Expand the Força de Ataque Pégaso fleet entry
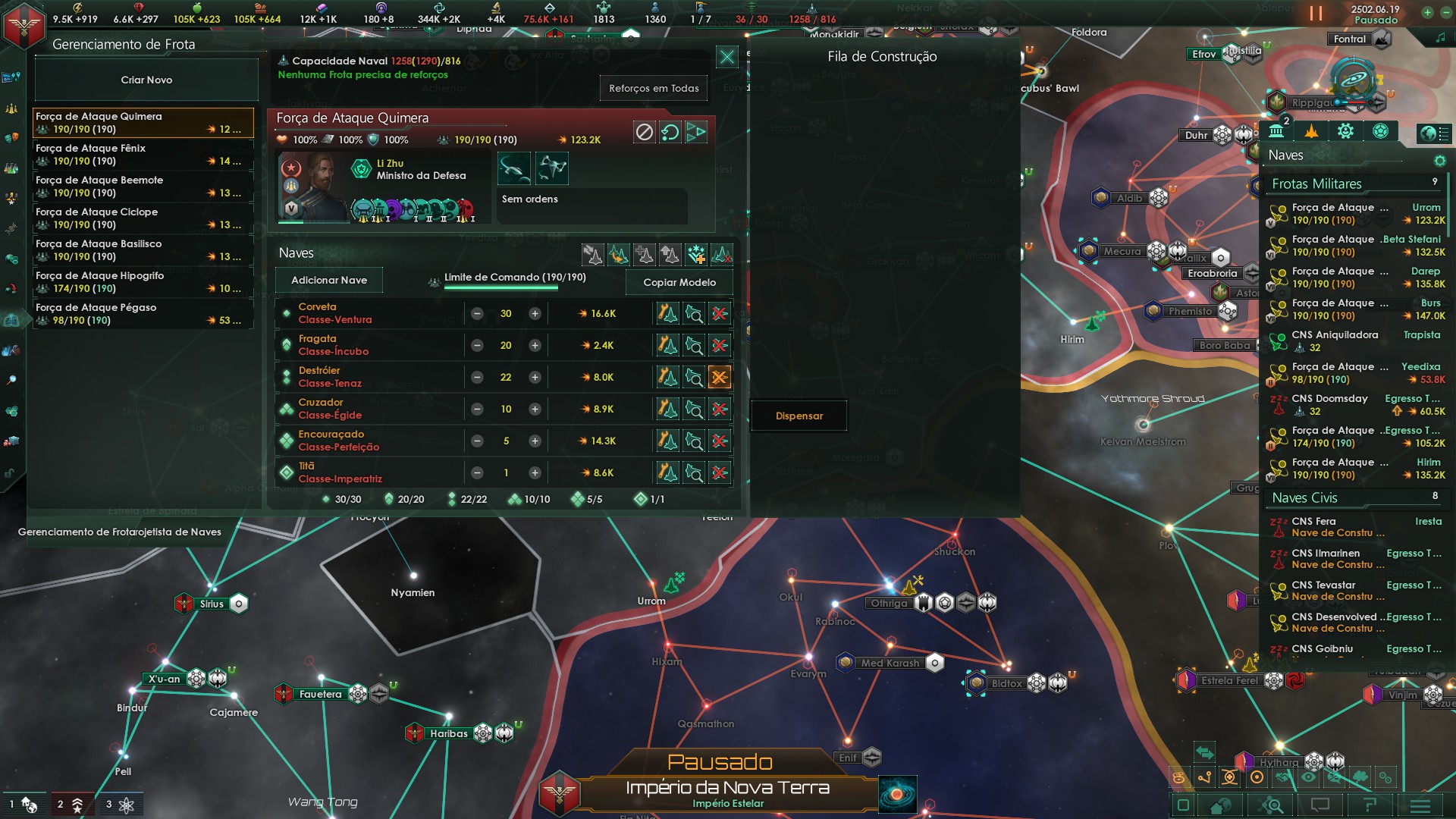 point(143,313)
